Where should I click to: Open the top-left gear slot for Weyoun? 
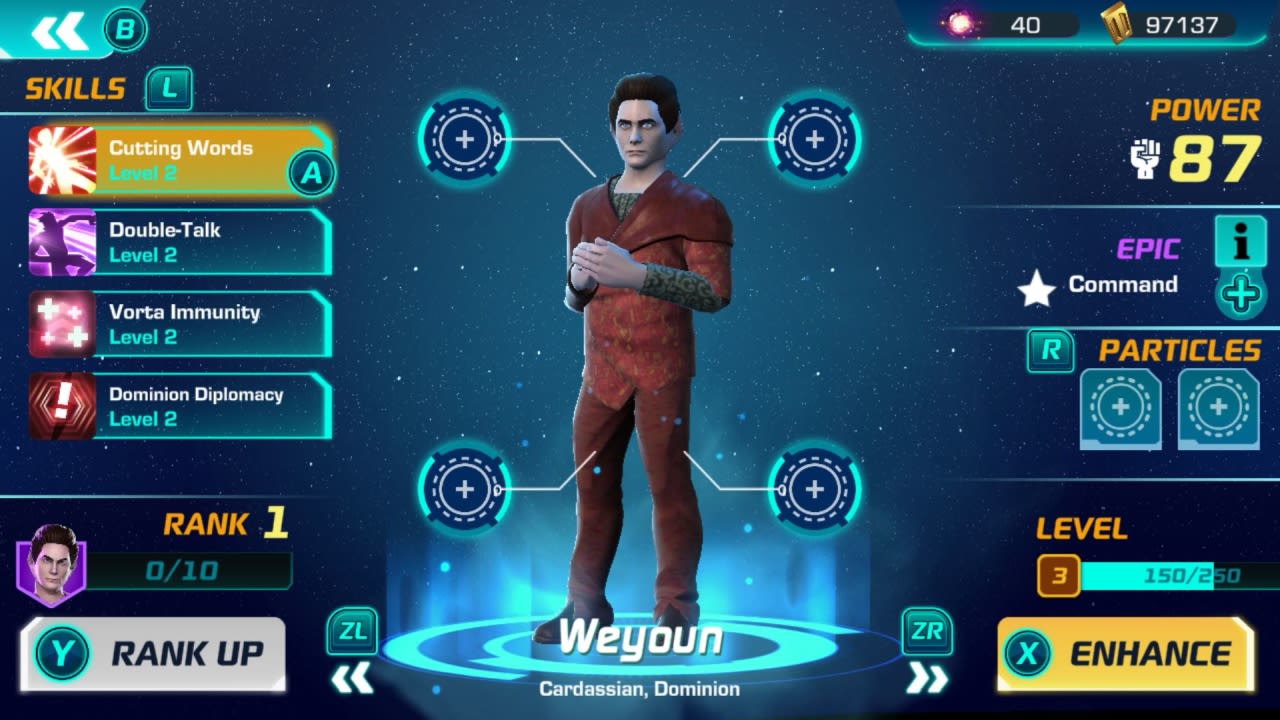pos(463,139)
